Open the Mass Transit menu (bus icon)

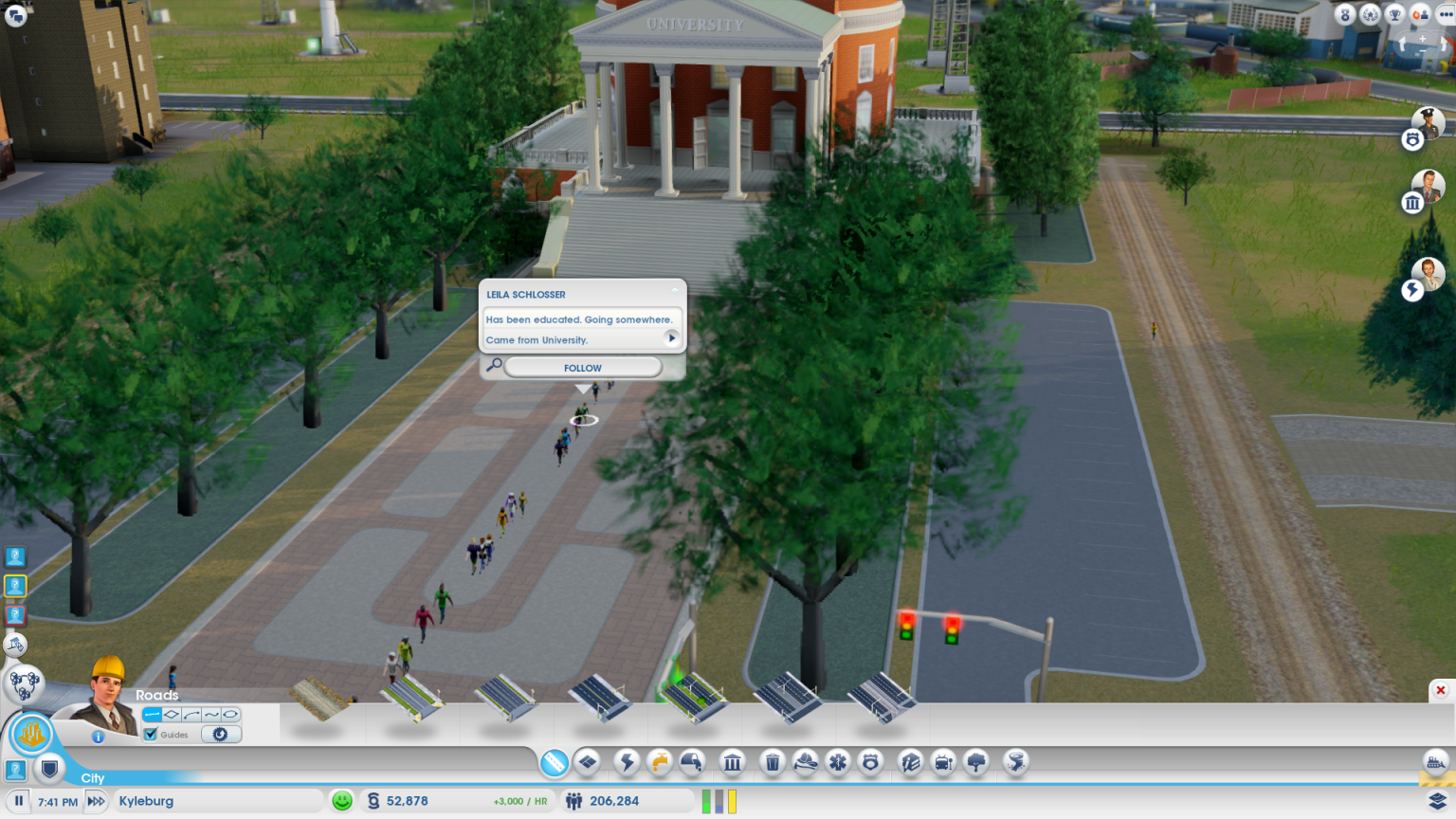944,762
